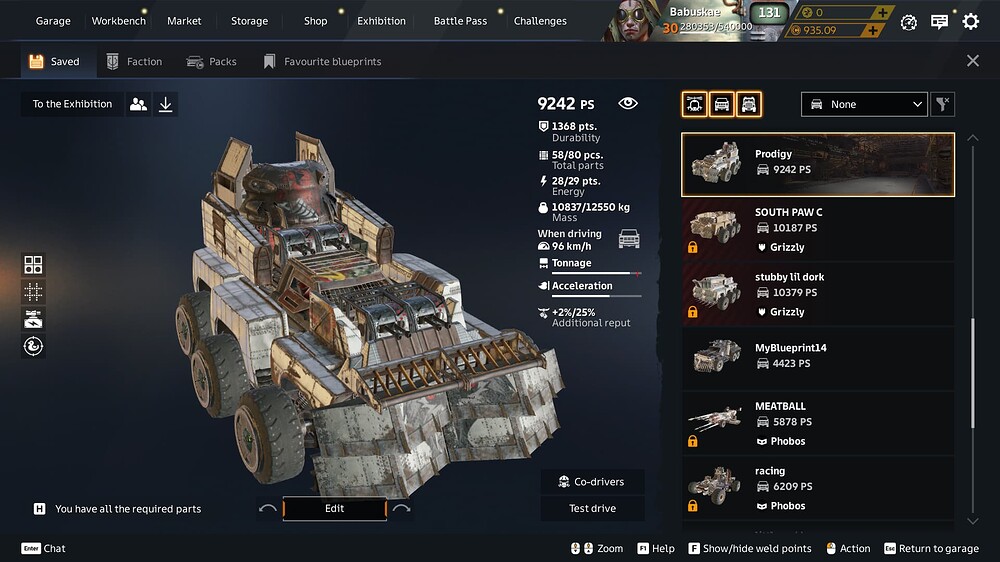Start a Test drive
This screenshot has width=1000, height=562.
(x=593, y=509)
